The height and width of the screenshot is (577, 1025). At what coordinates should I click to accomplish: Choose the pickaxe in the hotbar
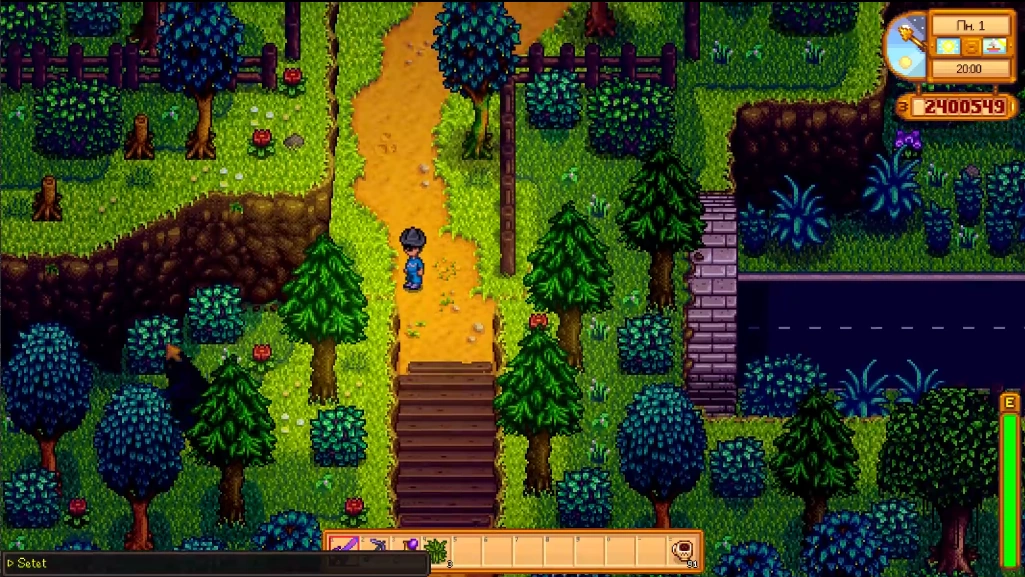376,549
